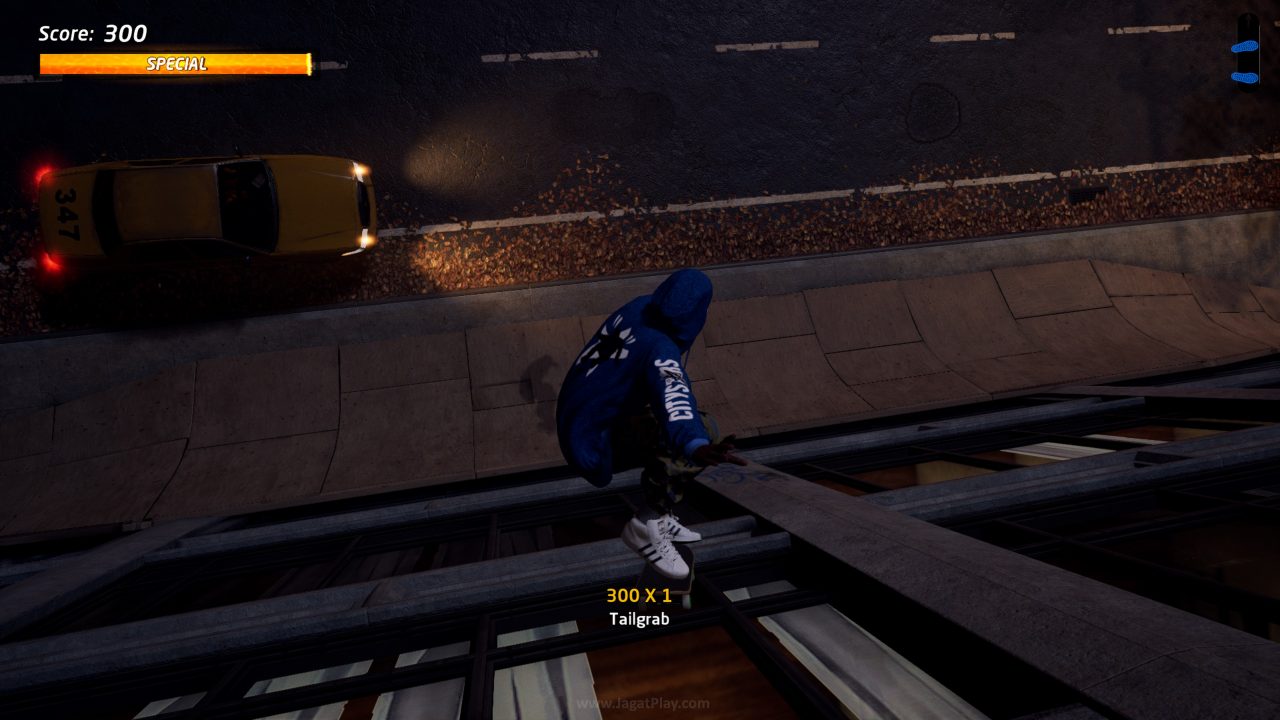The height and width of the screenshot is (720, 1280).
Task: Open the www.JagatPlay.com watermark link
Action: [640, 704]
